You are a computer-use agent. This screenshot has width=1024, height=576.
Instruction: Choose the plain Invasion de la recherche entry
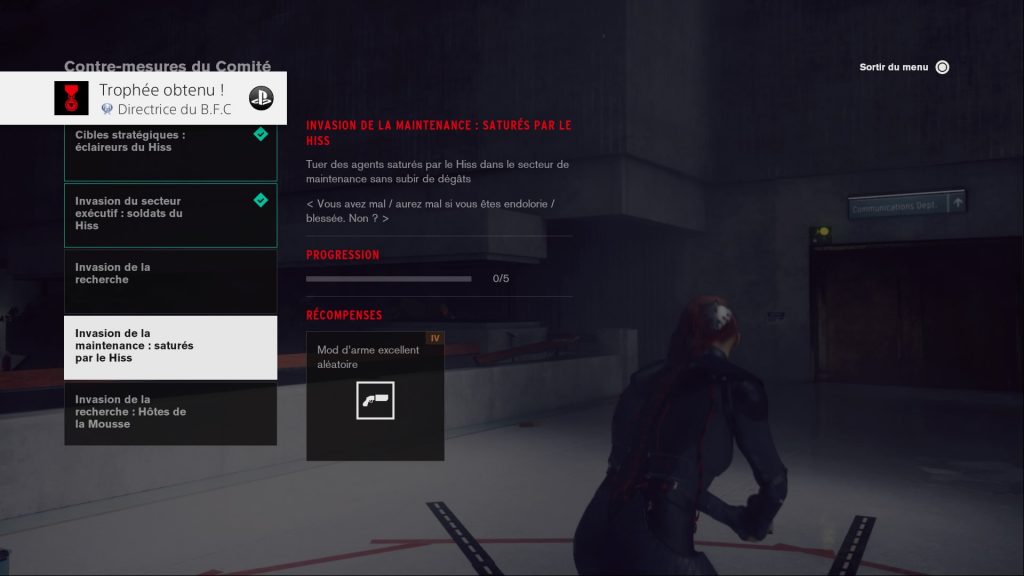click(170, 280)
